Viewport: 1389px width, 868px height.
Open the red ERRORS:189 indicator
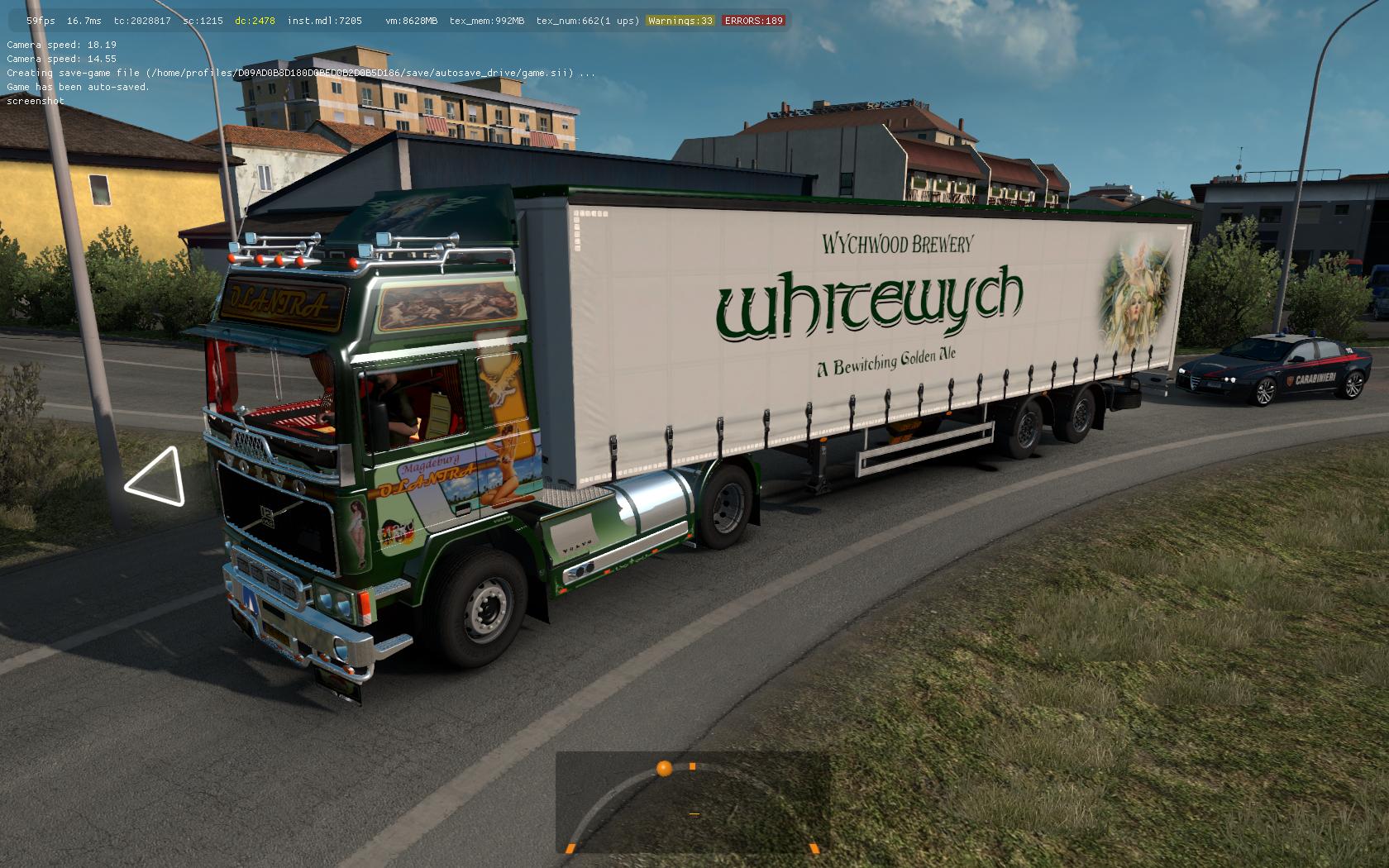753,21
